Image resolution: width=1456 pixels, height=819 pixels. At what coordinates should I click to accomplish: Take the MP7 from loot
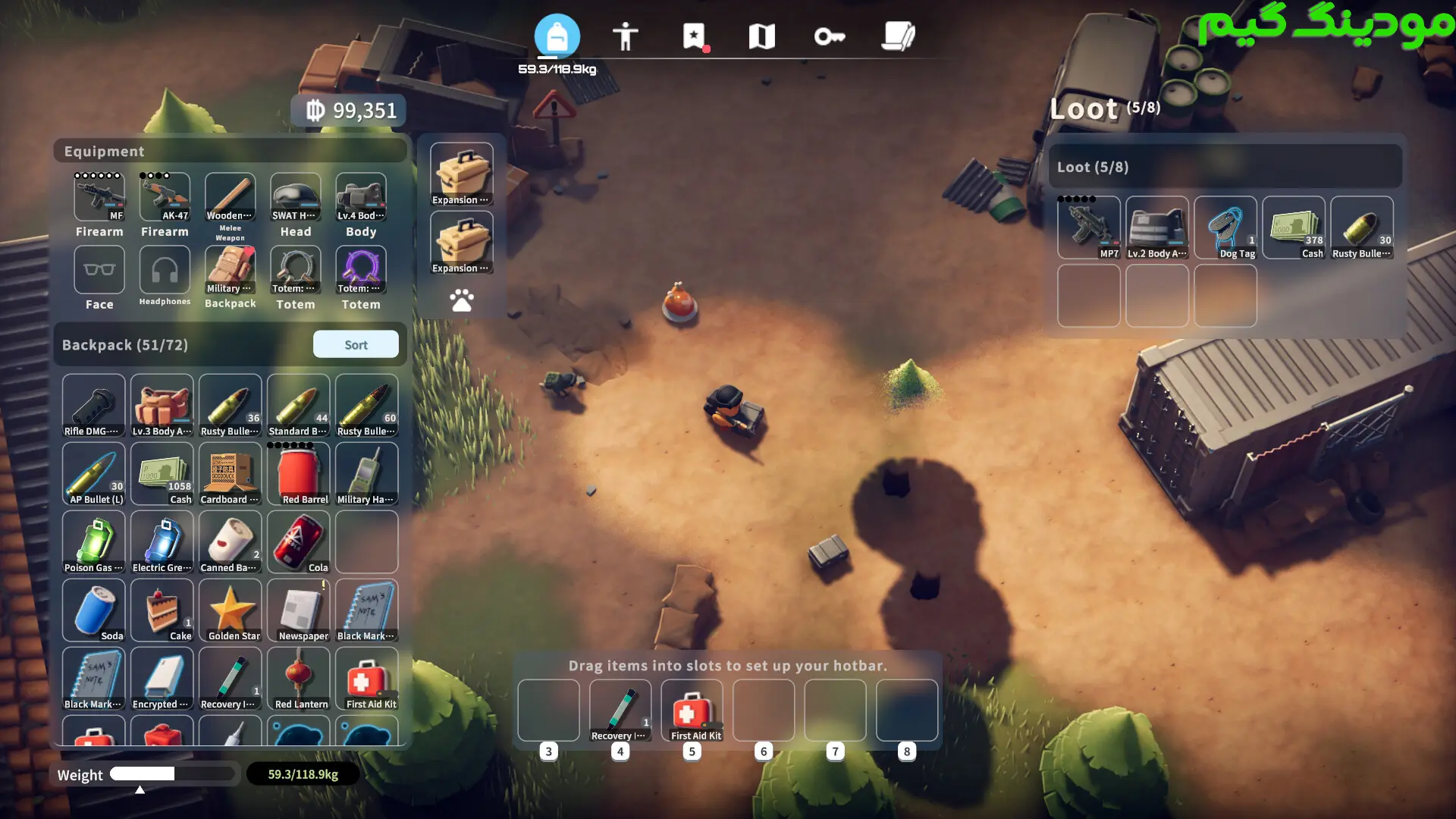(x=1088, y=227)
